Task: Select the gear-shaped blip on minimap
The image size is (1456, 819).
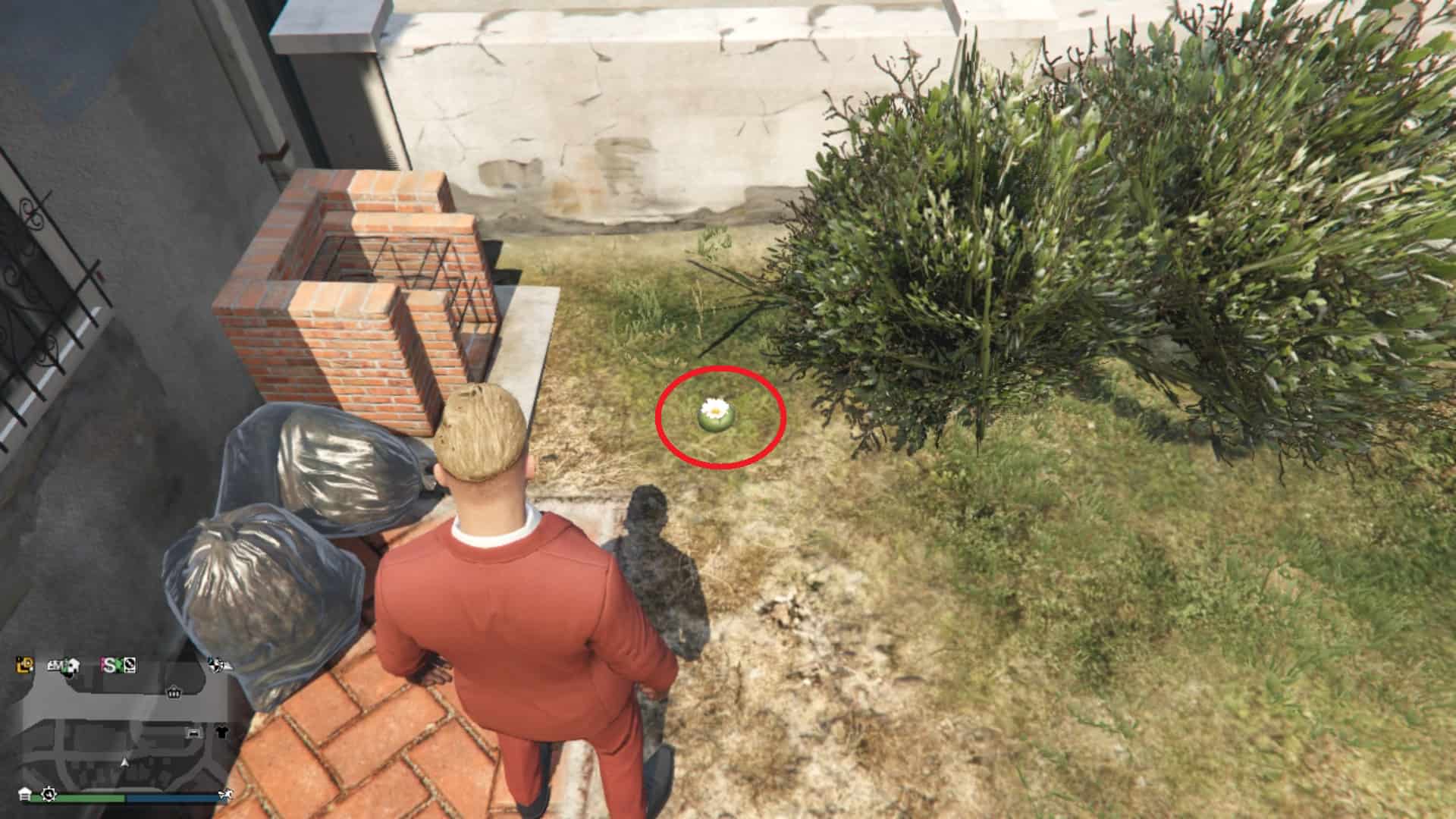Action: click(49, 794)
